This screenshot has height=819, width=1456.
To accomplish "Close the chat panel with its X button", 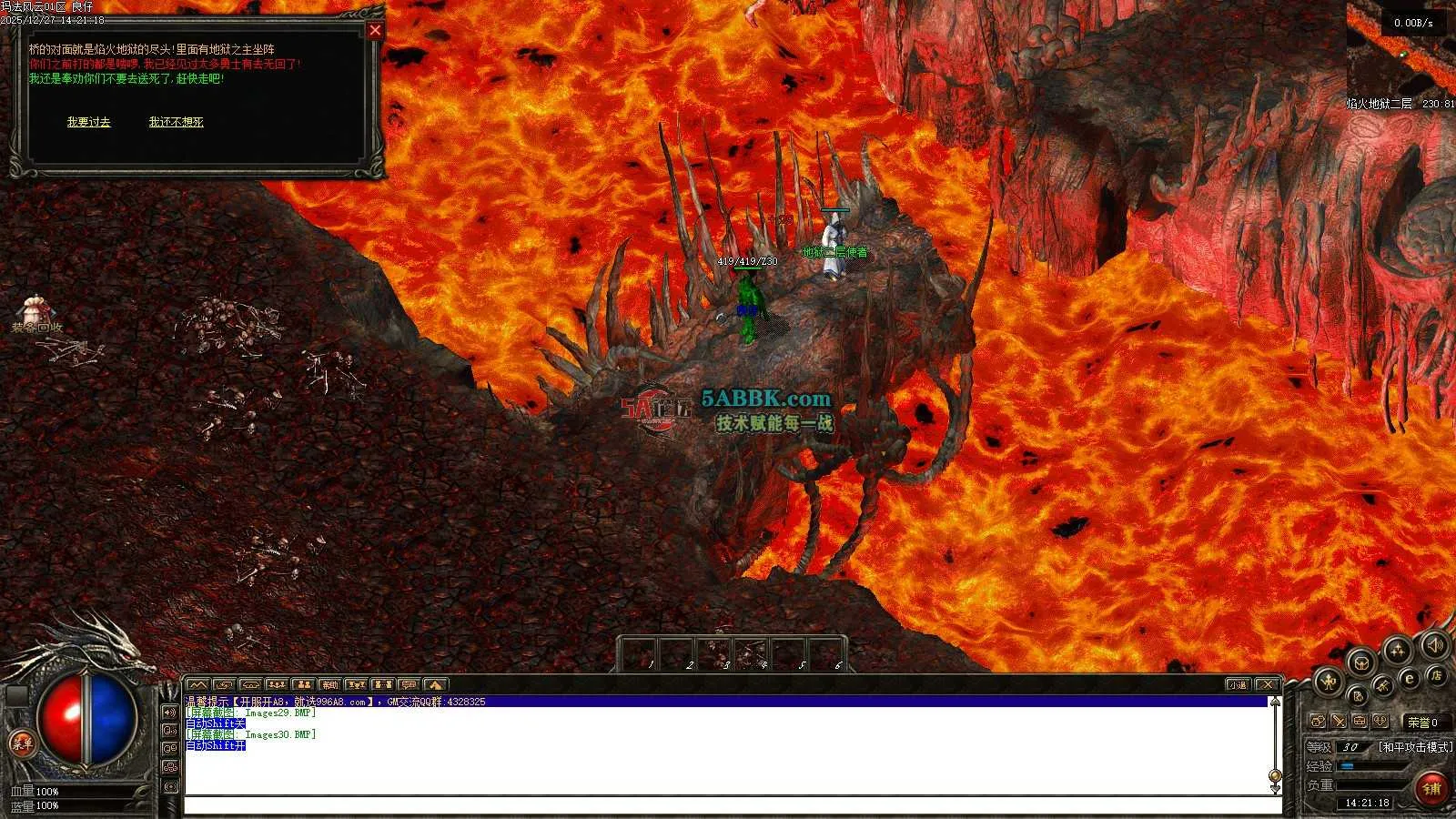I will coord(1267,684).
